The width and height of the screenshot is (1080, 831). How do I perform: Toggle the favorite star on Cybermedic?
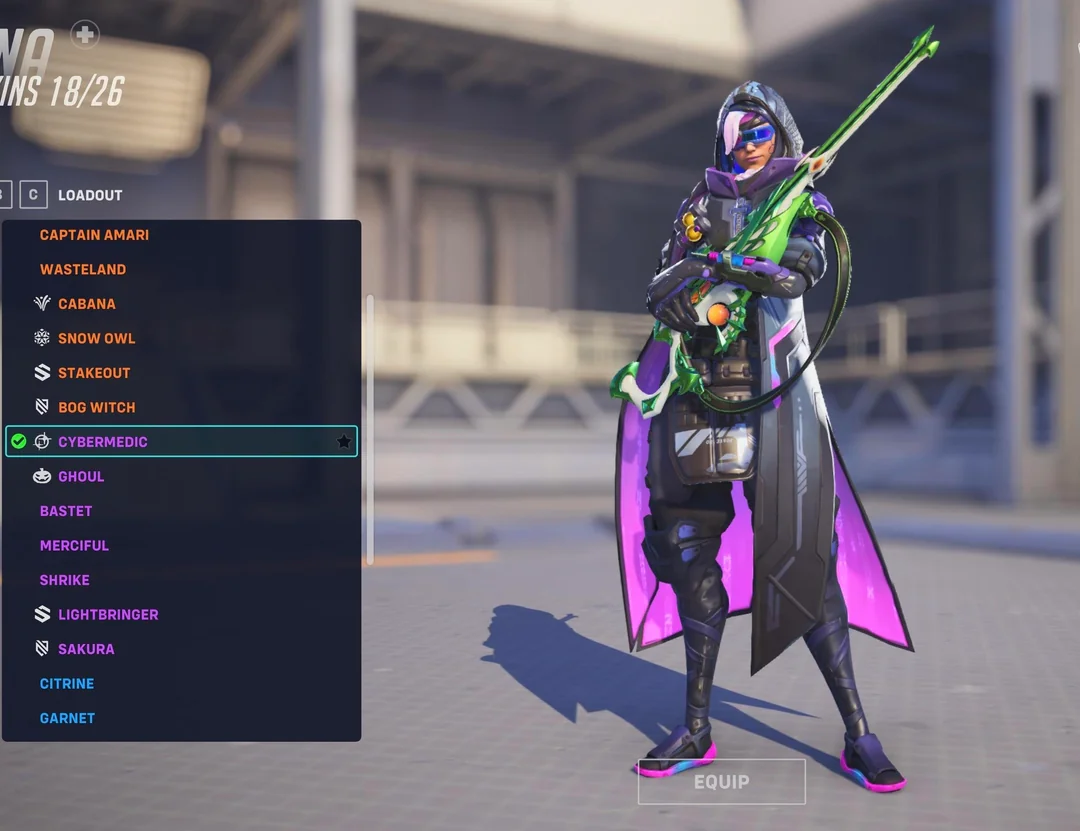point(344,442)
